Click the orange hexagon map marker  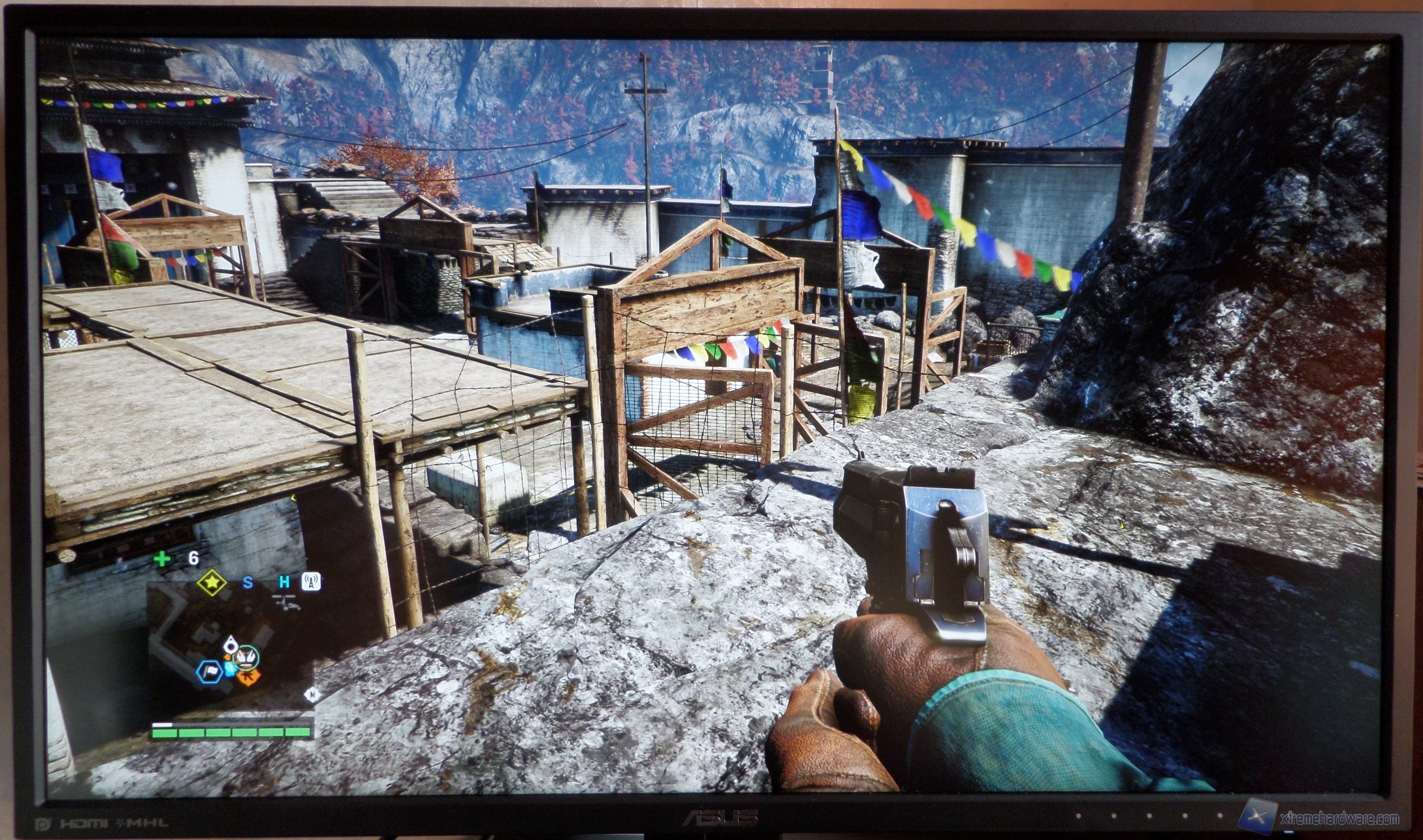[248, 677]
